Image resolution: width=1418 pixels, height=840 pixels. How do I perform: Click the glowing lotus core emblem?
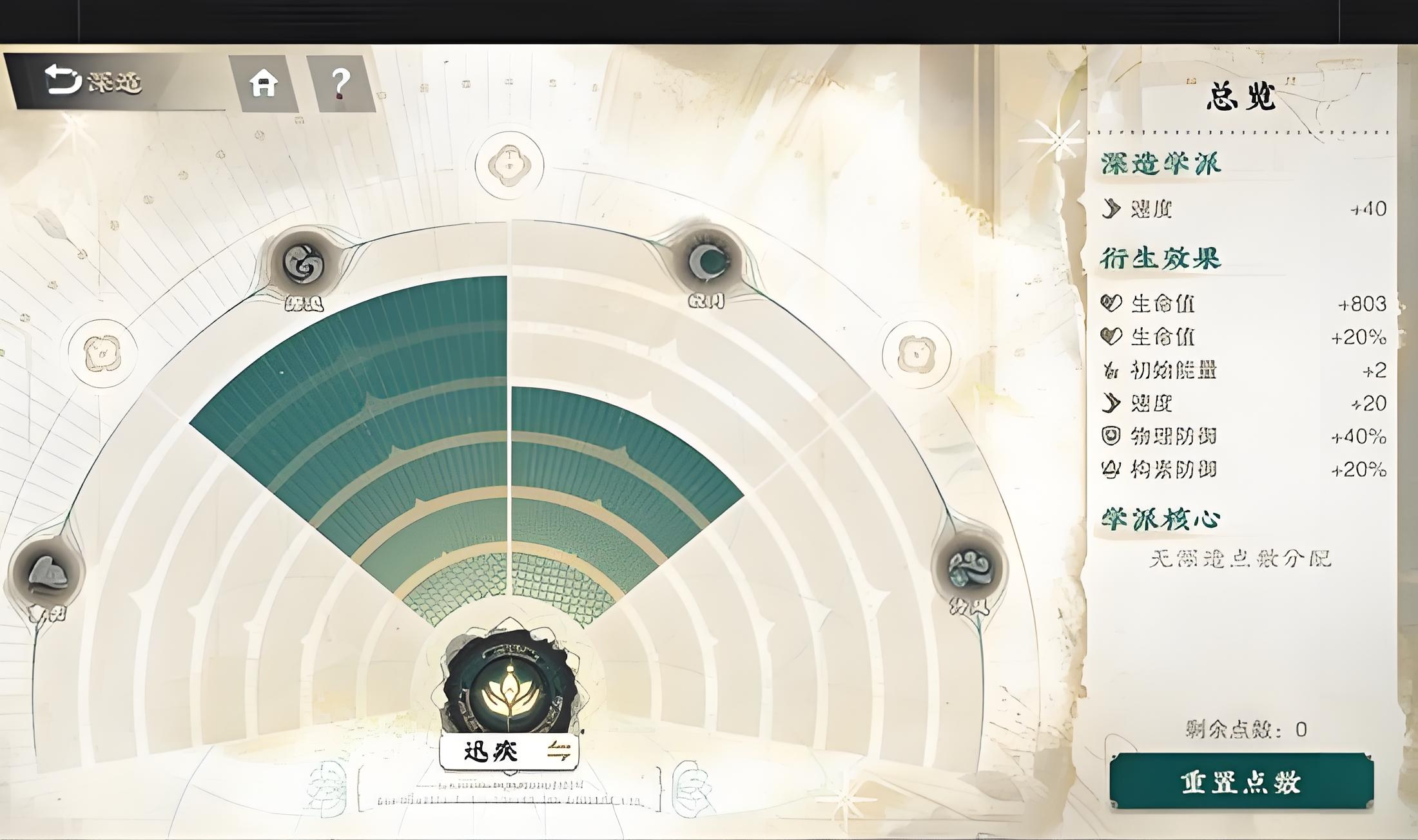click(509, 691)
